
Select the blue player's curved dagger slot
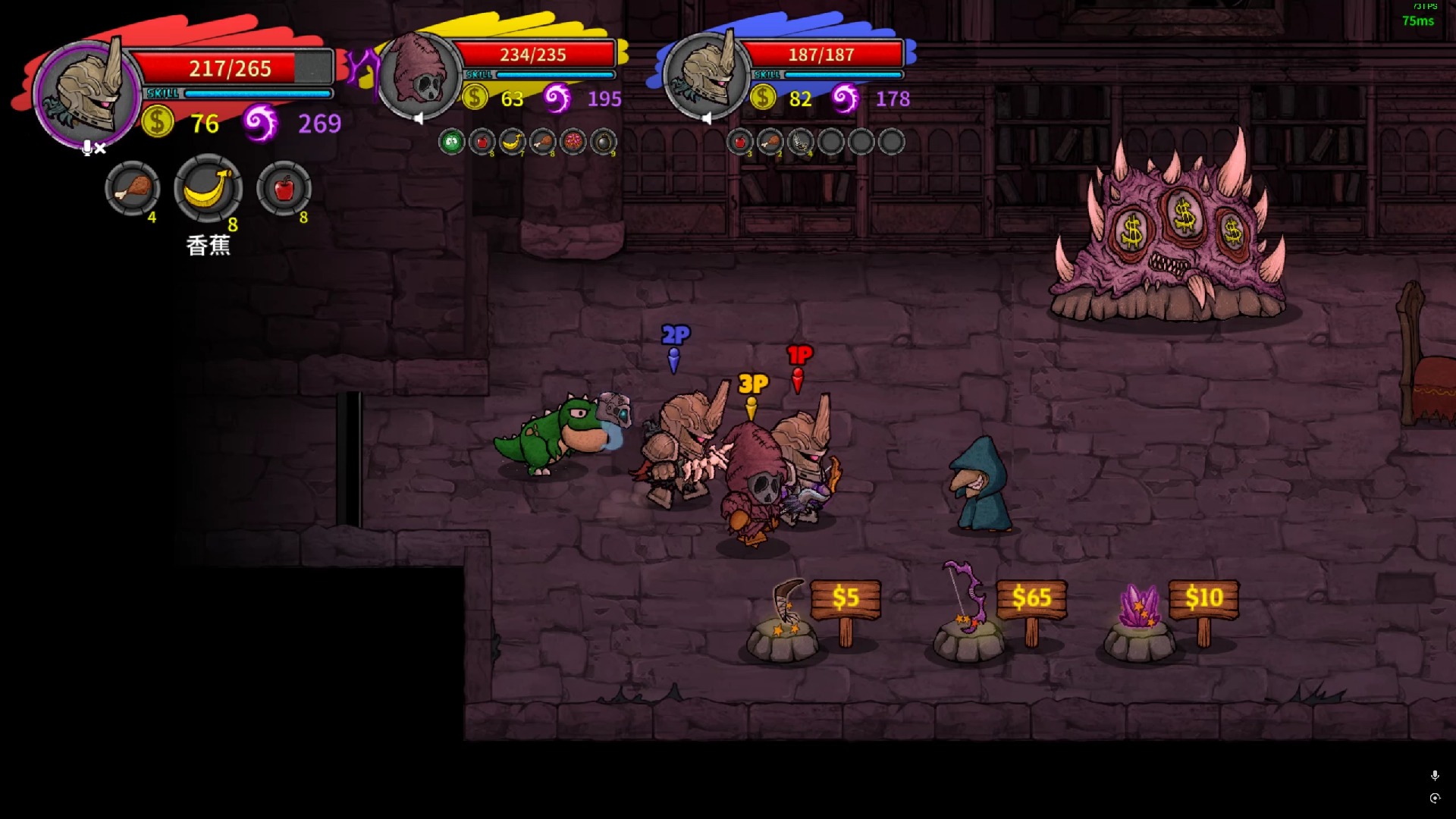(801, 142)
